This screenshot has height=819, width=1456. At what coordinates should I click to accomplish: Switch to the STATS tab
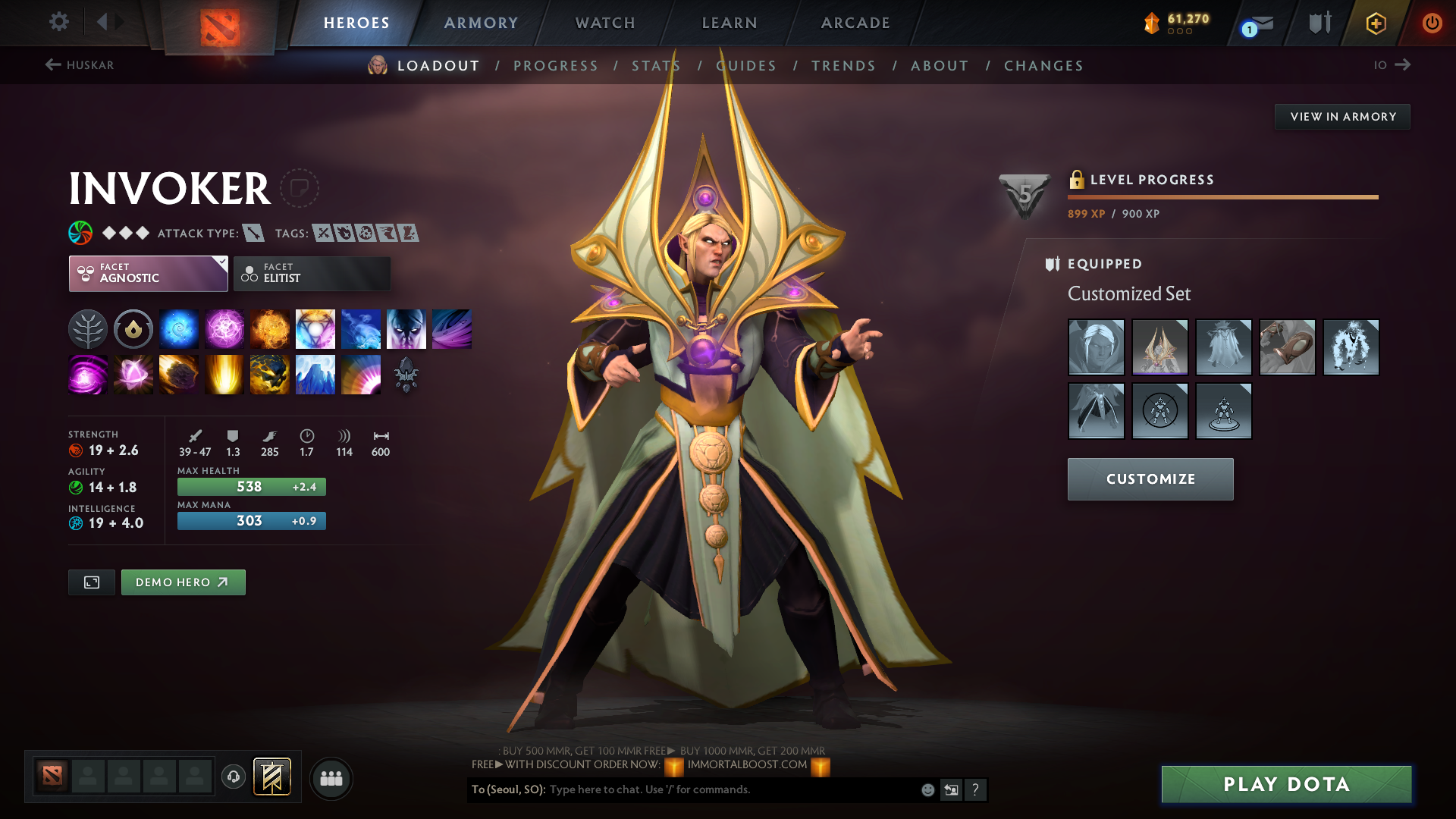(x=657, y=65)
